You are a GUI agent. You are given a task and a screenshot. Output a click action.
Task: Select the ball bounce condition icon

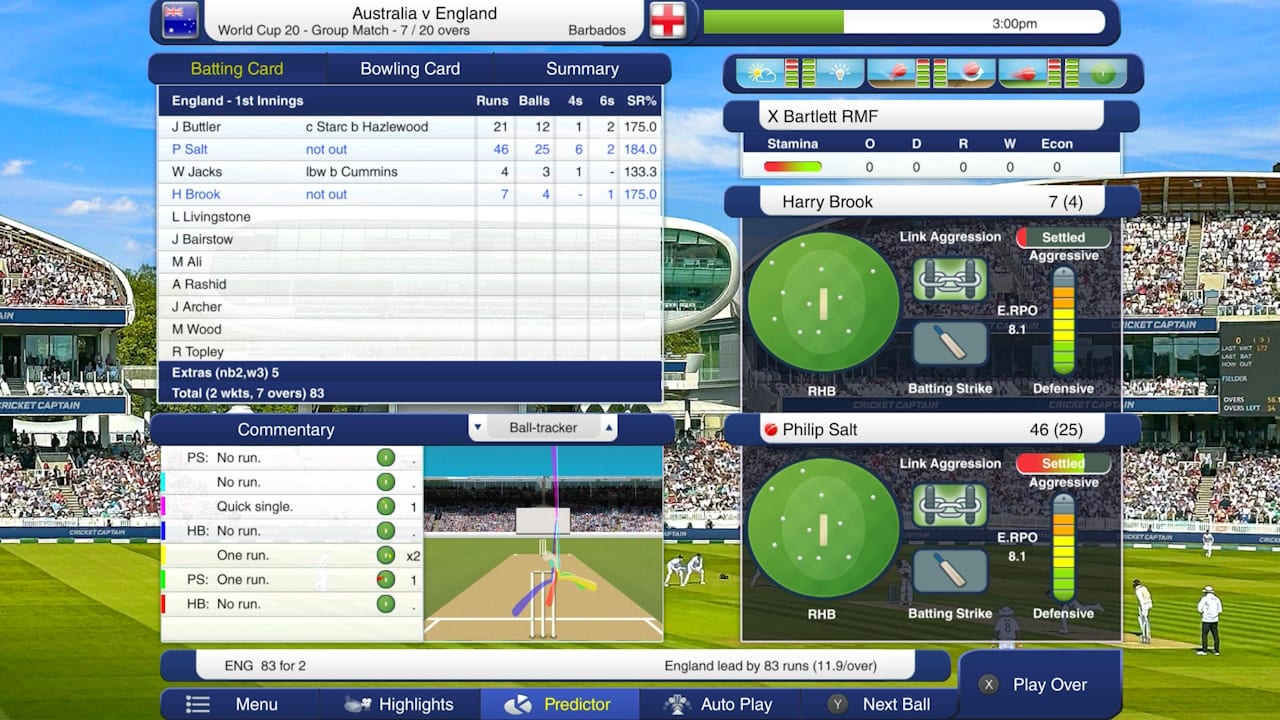895,73
